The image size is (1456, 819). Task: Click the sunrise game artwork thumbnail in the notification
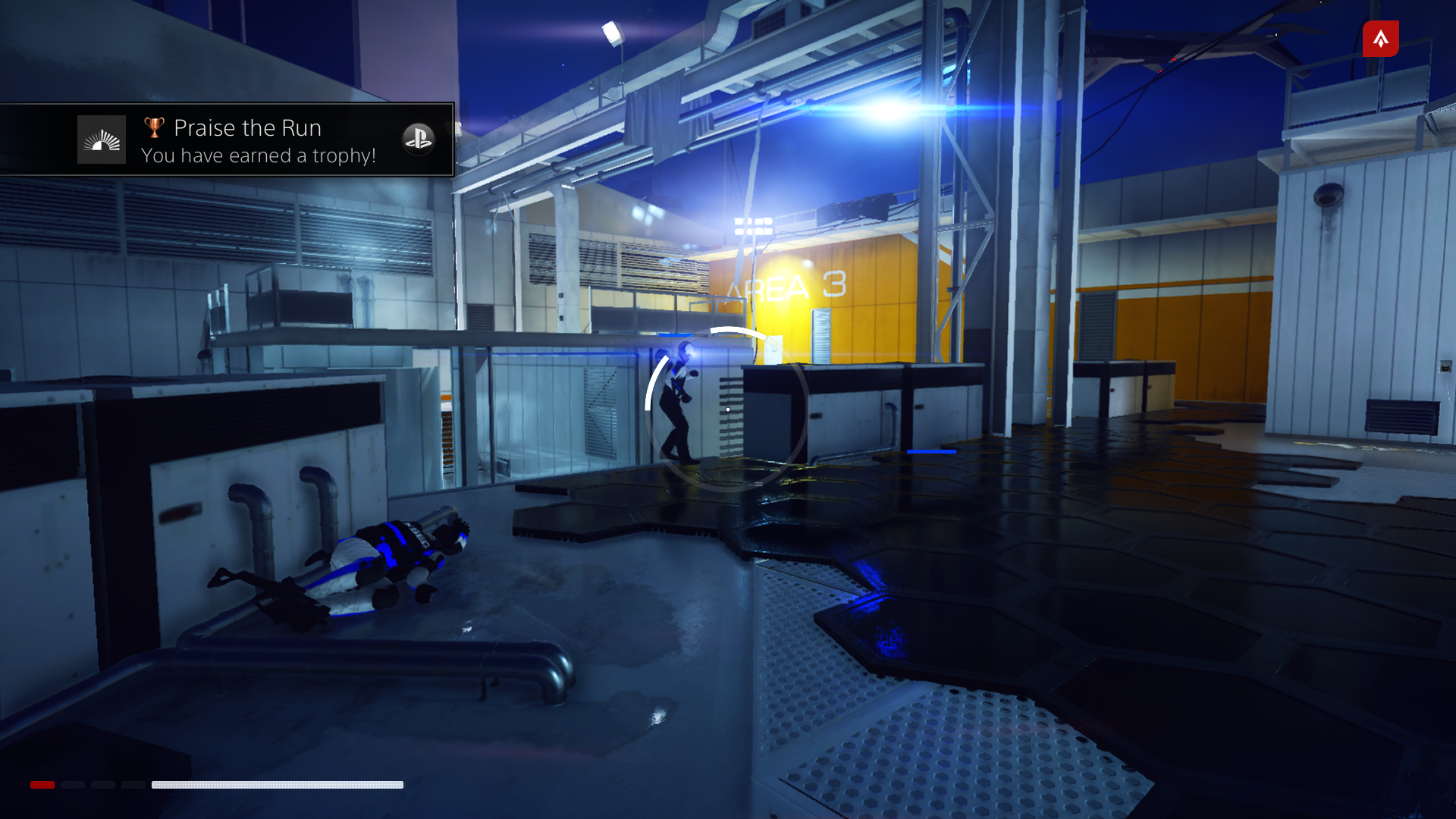click(101, 139)
